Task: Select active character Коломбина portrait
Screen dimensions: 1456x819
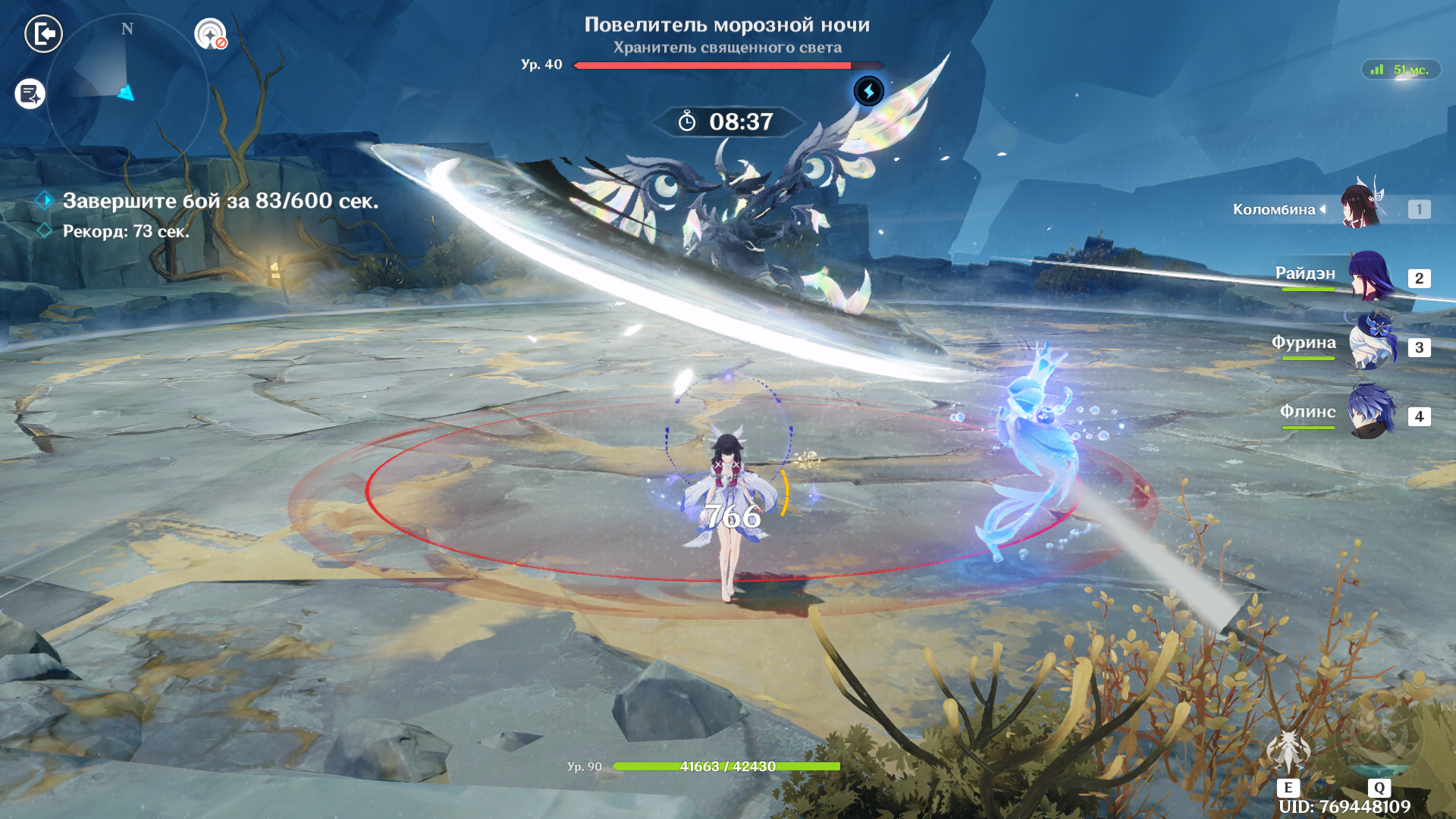Action: click(x=1363, y=206)
